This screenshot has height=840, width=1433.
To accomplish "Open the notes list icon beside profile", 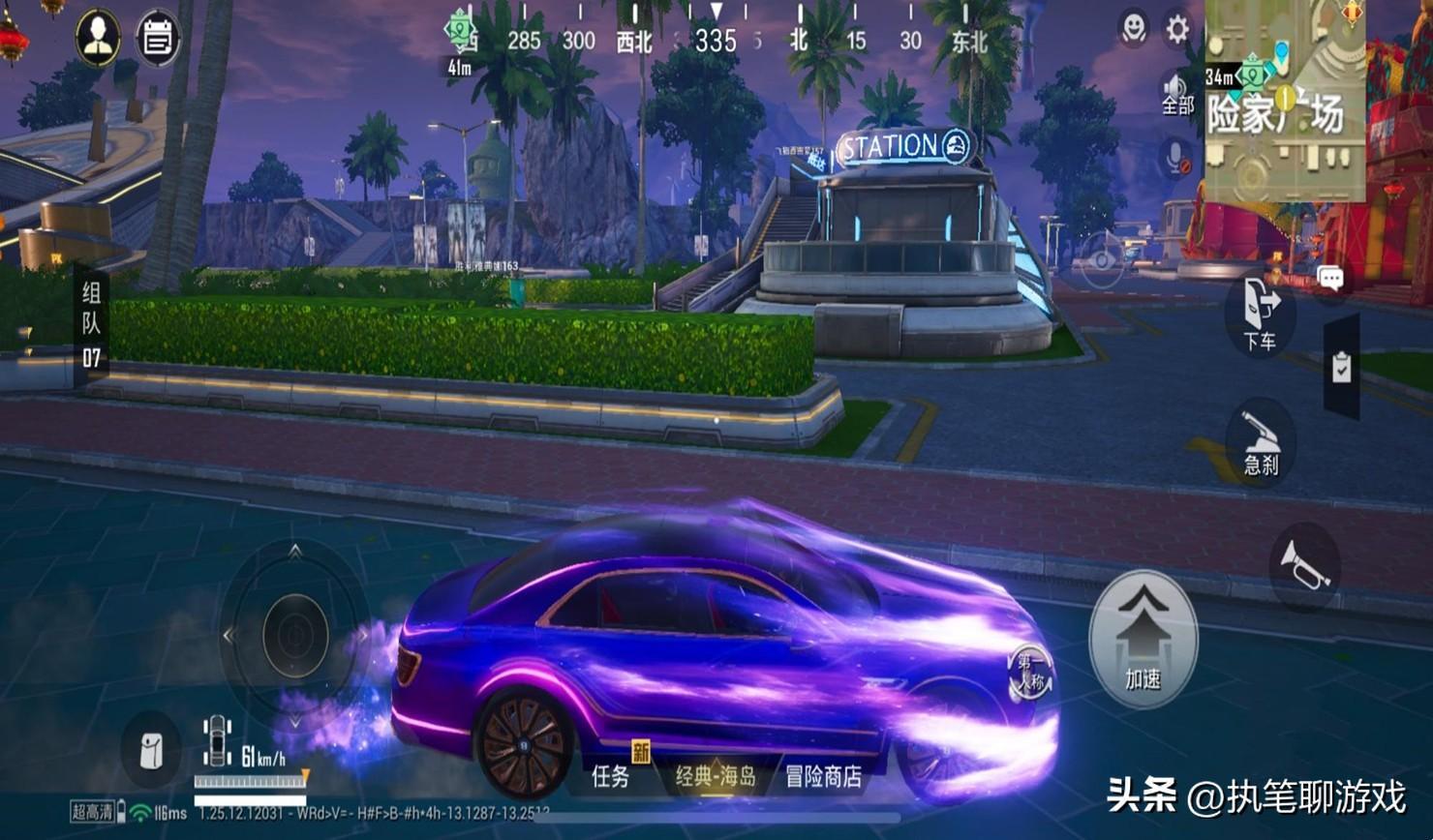I will [x=157, y=39].
